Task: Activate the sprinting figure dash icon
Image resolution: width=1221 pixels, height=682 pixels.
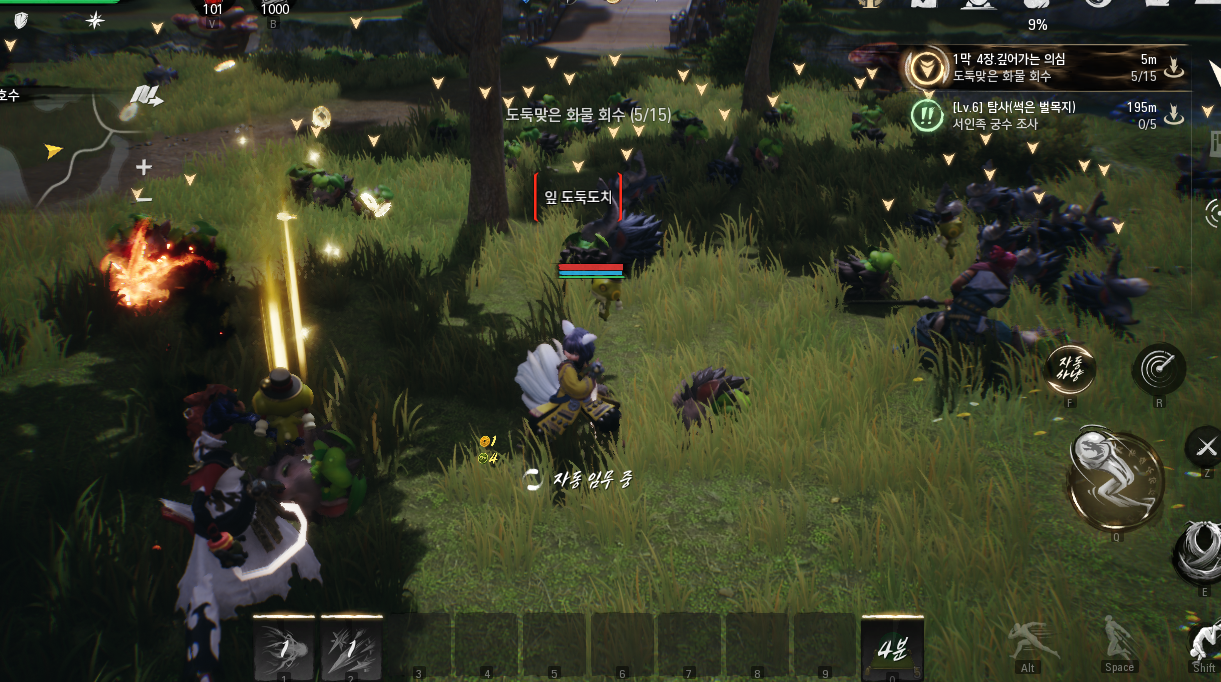Action: tap(1027, 642)
